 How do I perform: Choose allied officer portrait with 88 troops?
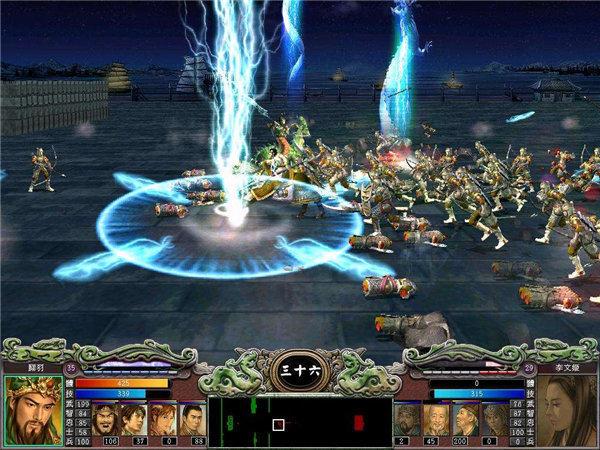193,416
